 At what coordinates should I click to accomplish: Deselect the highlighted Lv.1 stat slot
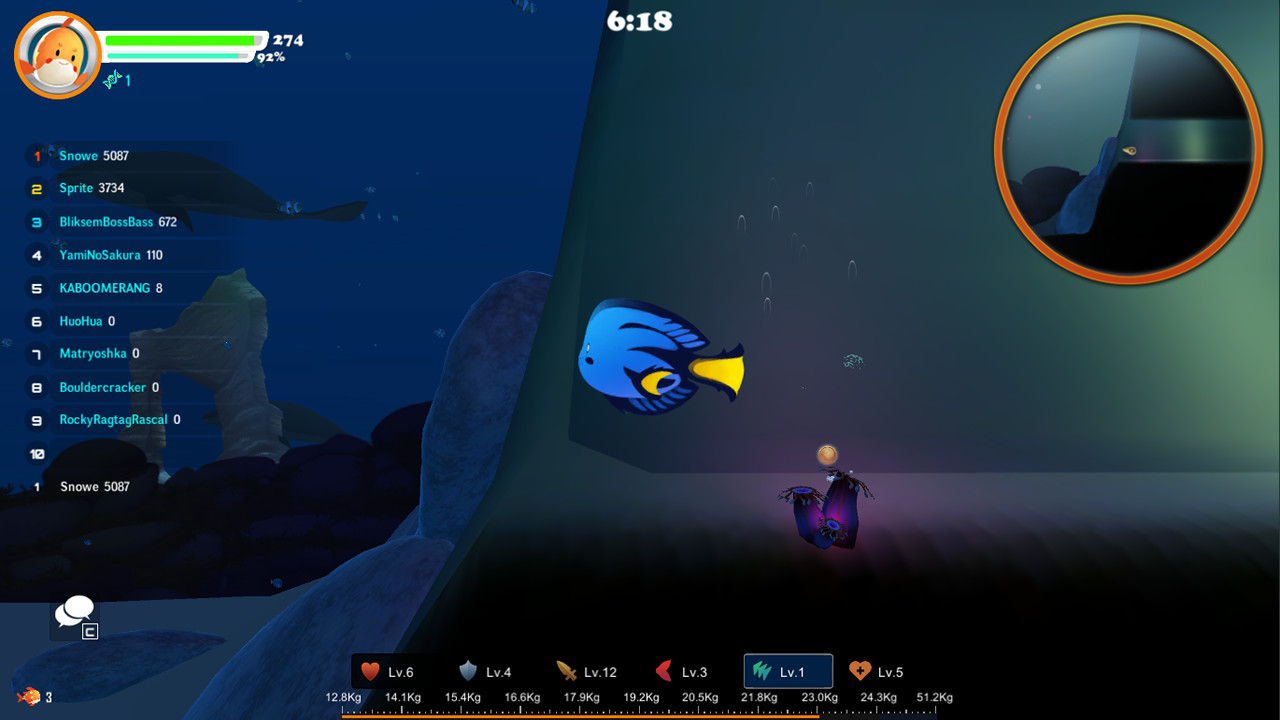[787, 671]
